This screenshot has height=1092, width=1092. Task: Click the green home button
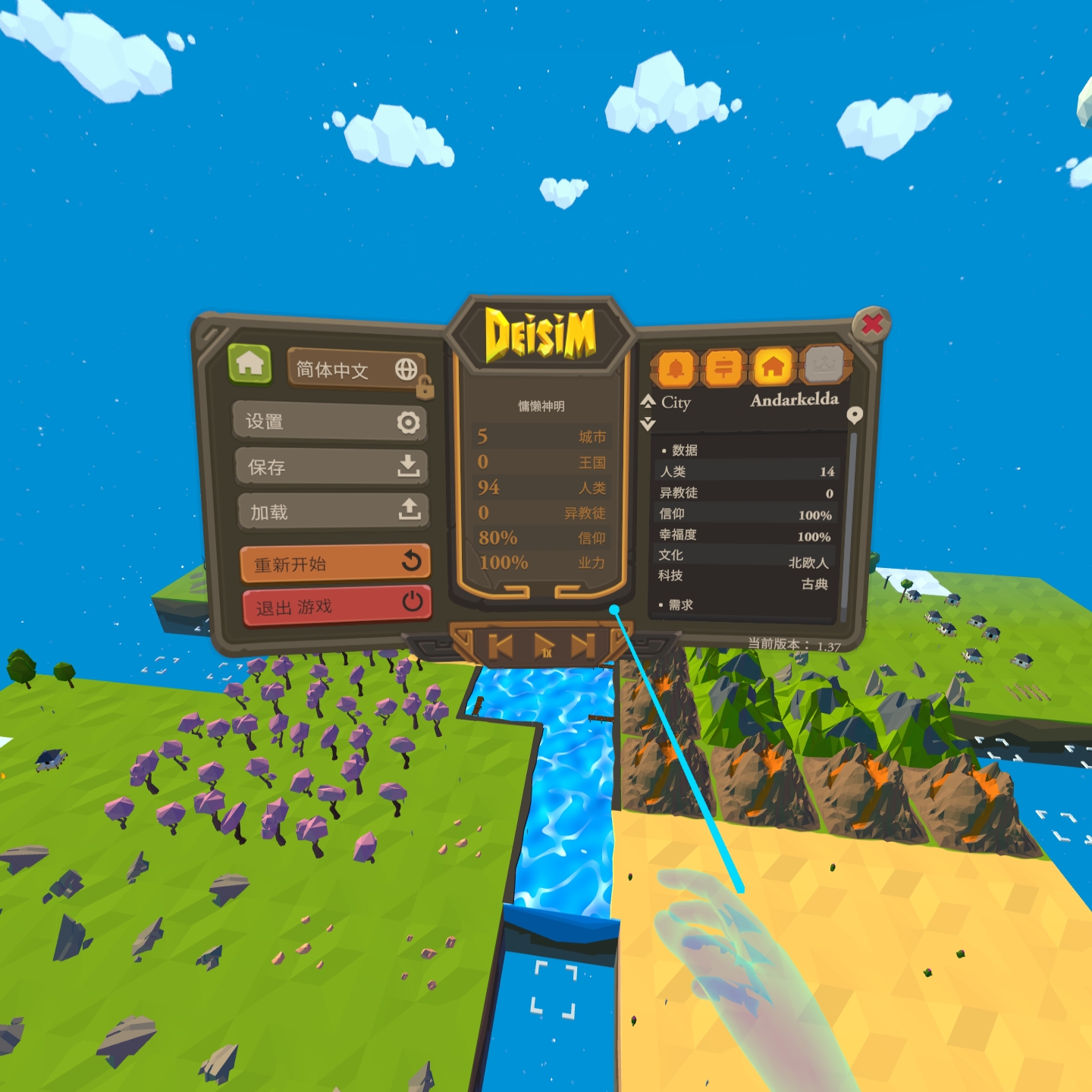click(x=249, y=364)
